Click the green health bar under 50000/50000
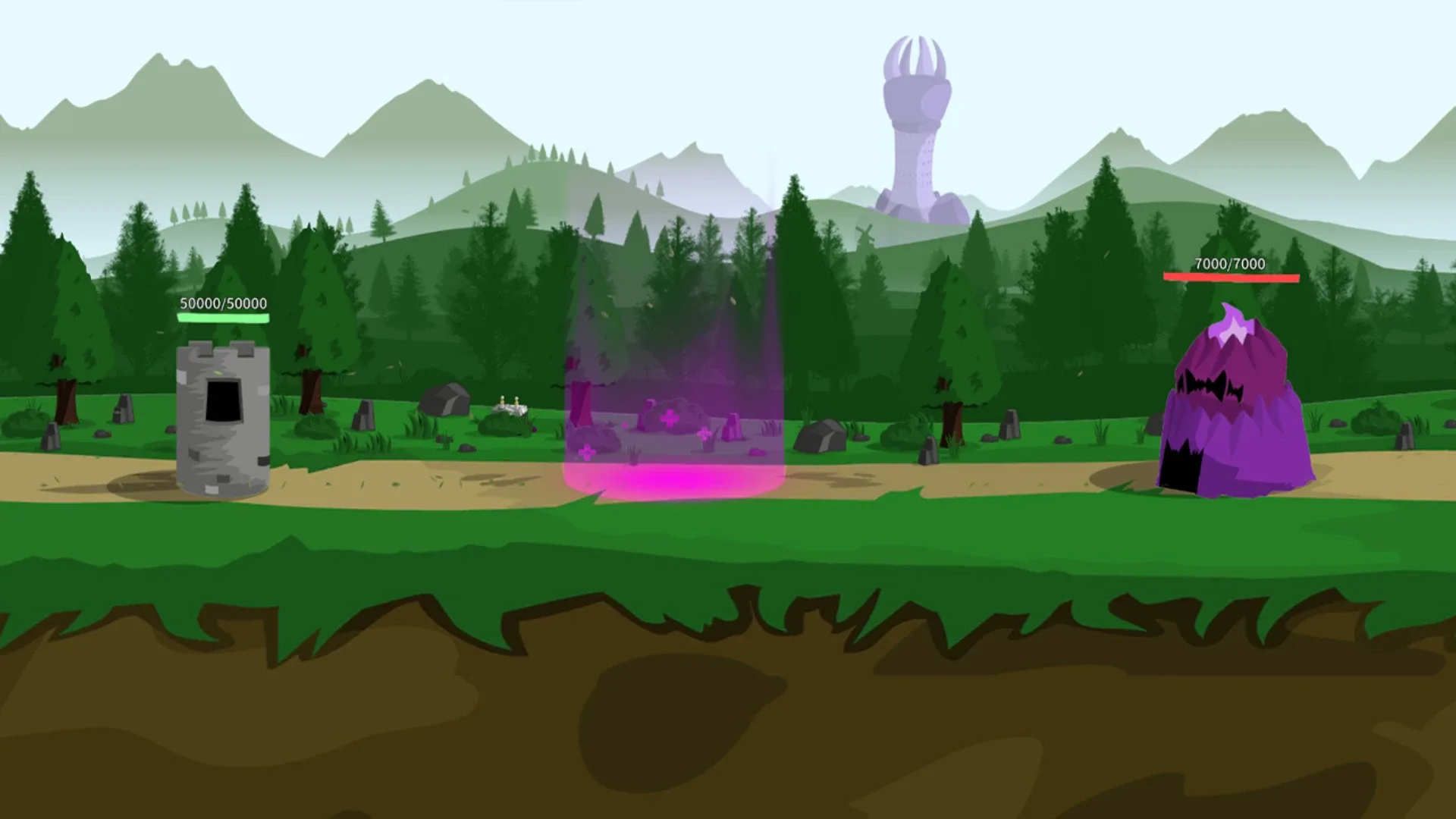 click(x=222, y=319)
